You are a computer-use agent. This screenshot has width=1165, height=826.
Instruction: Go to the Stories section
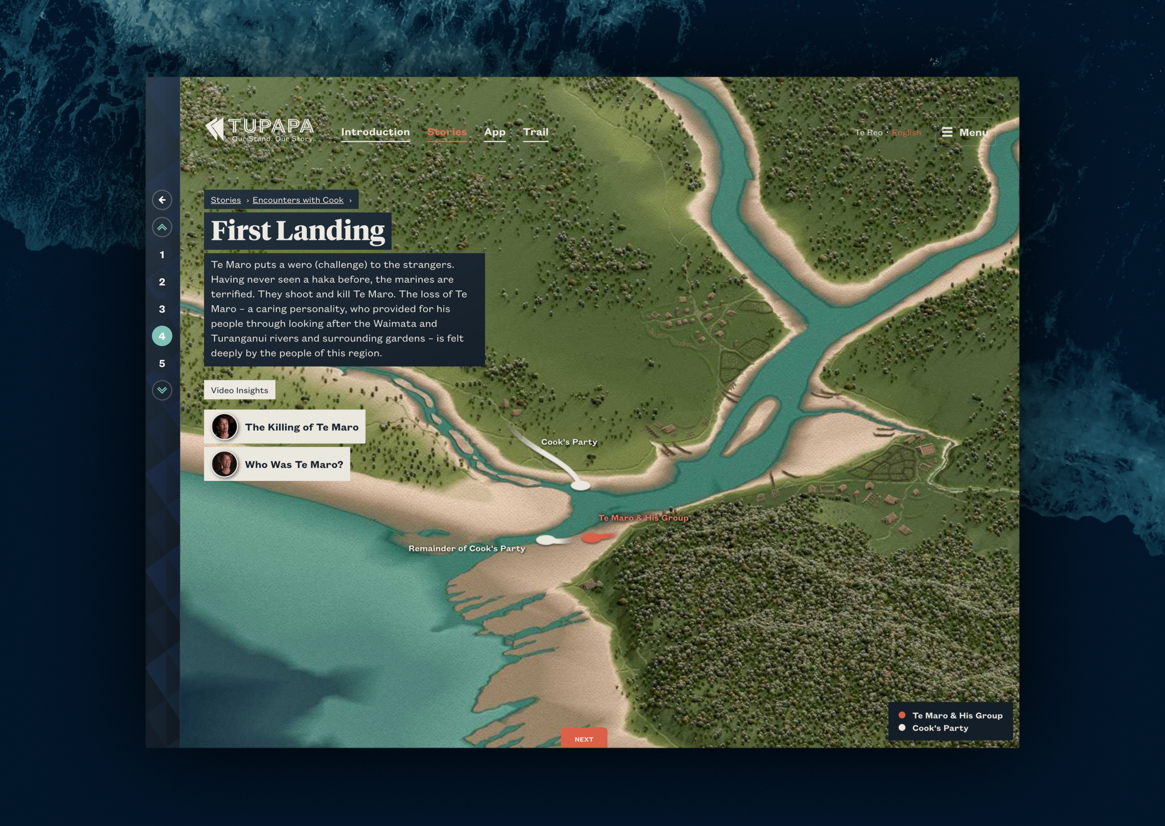click(x=447, y=132)
